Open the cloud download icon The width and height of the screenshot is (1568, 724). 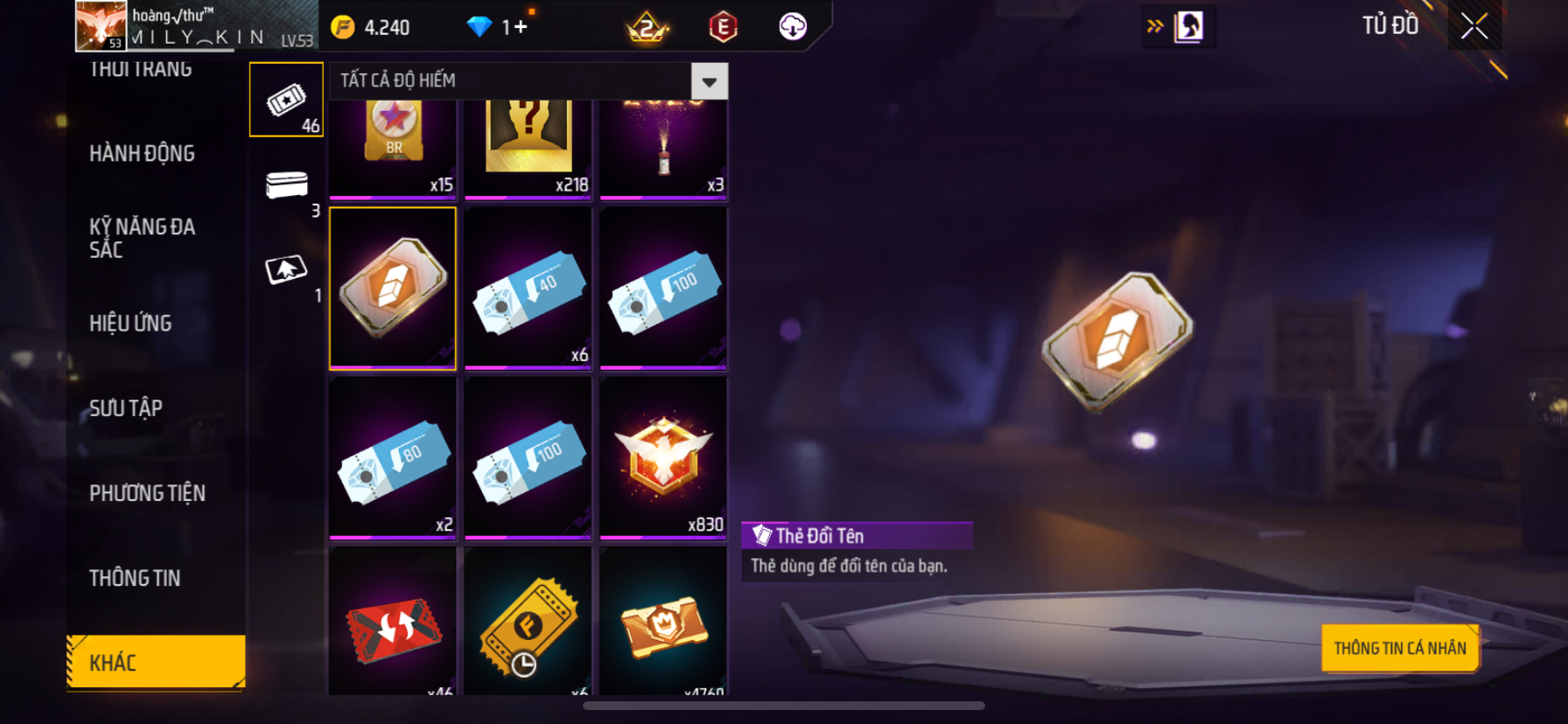793,27
